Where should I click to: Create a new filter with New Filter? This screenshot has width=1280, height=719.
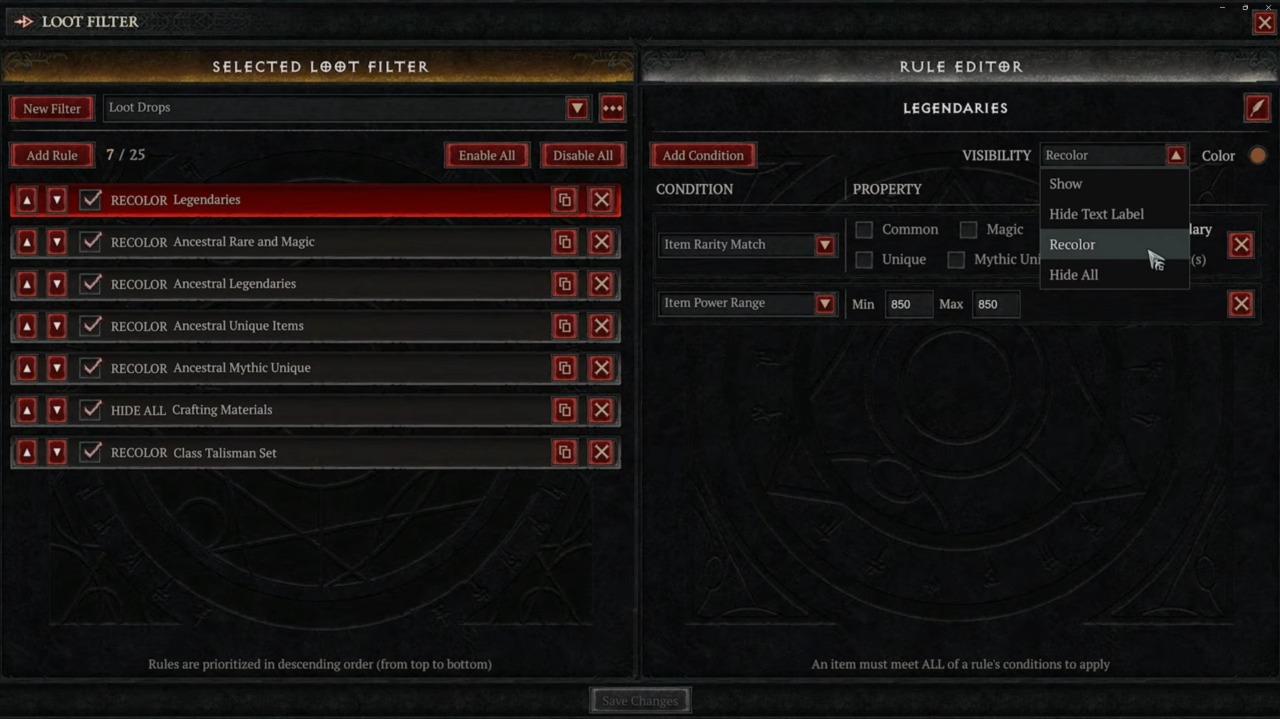point(52,108)
